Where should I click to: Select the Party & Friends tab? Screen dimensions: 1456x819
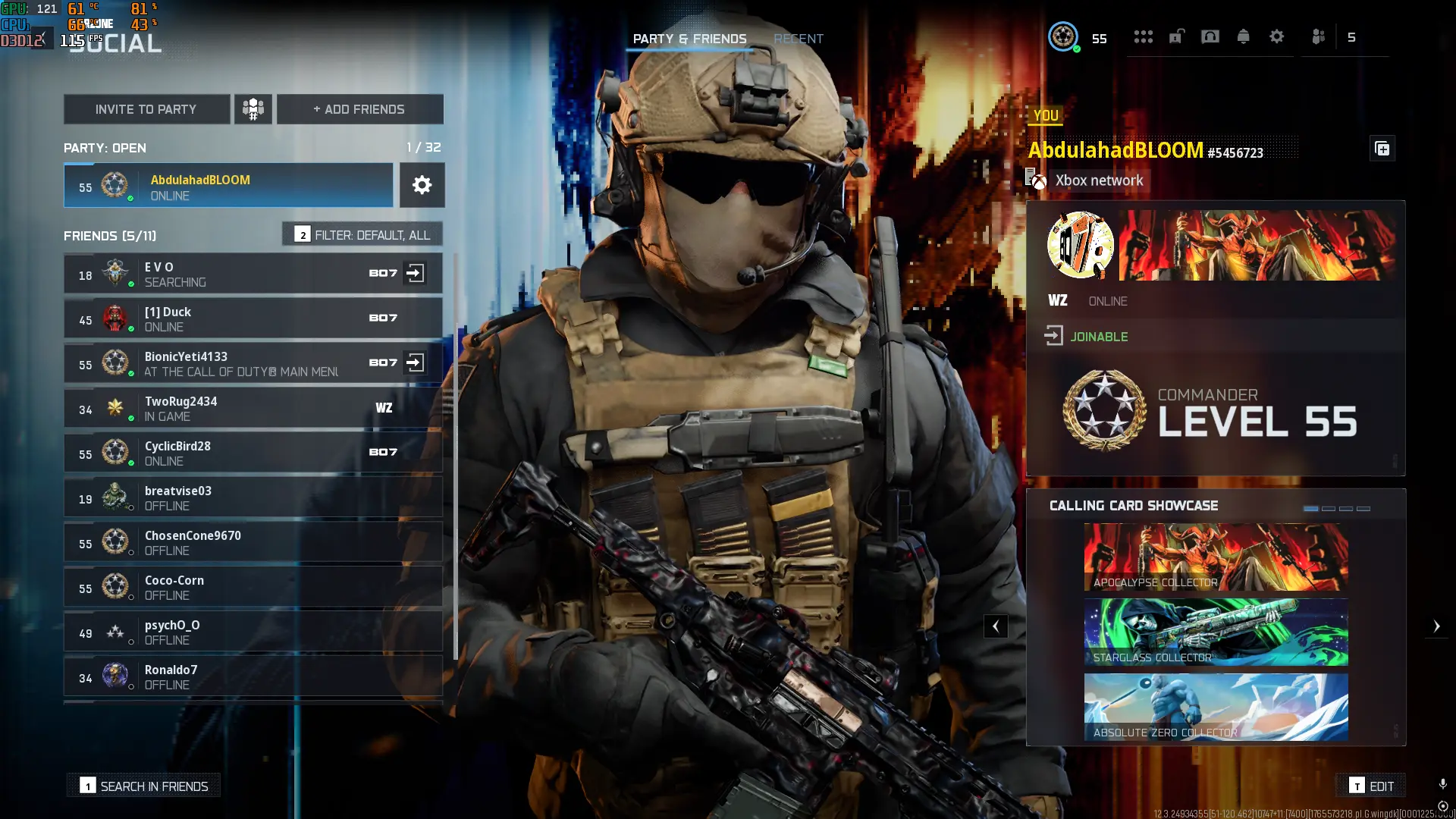690,39
